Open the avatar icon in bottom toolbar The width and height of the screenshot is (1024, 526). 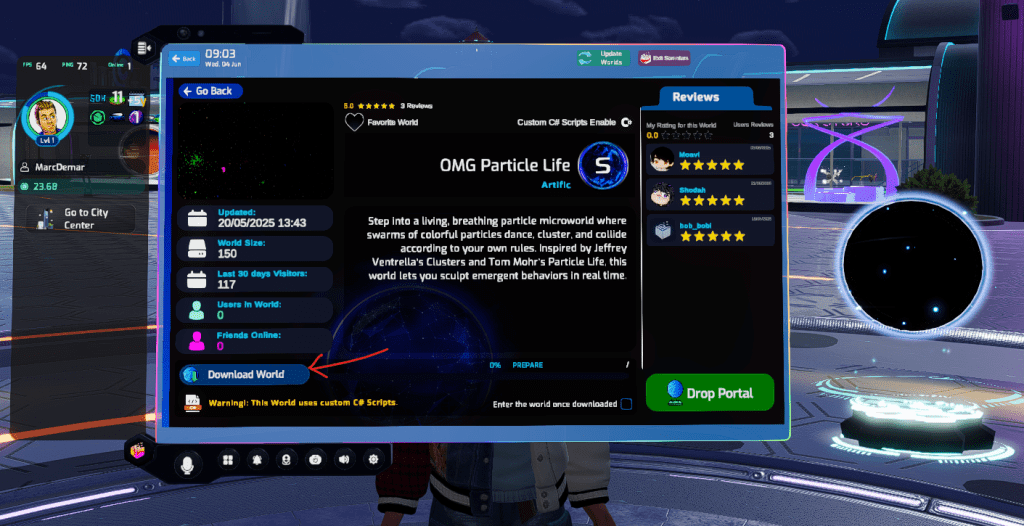pos(286,460)
